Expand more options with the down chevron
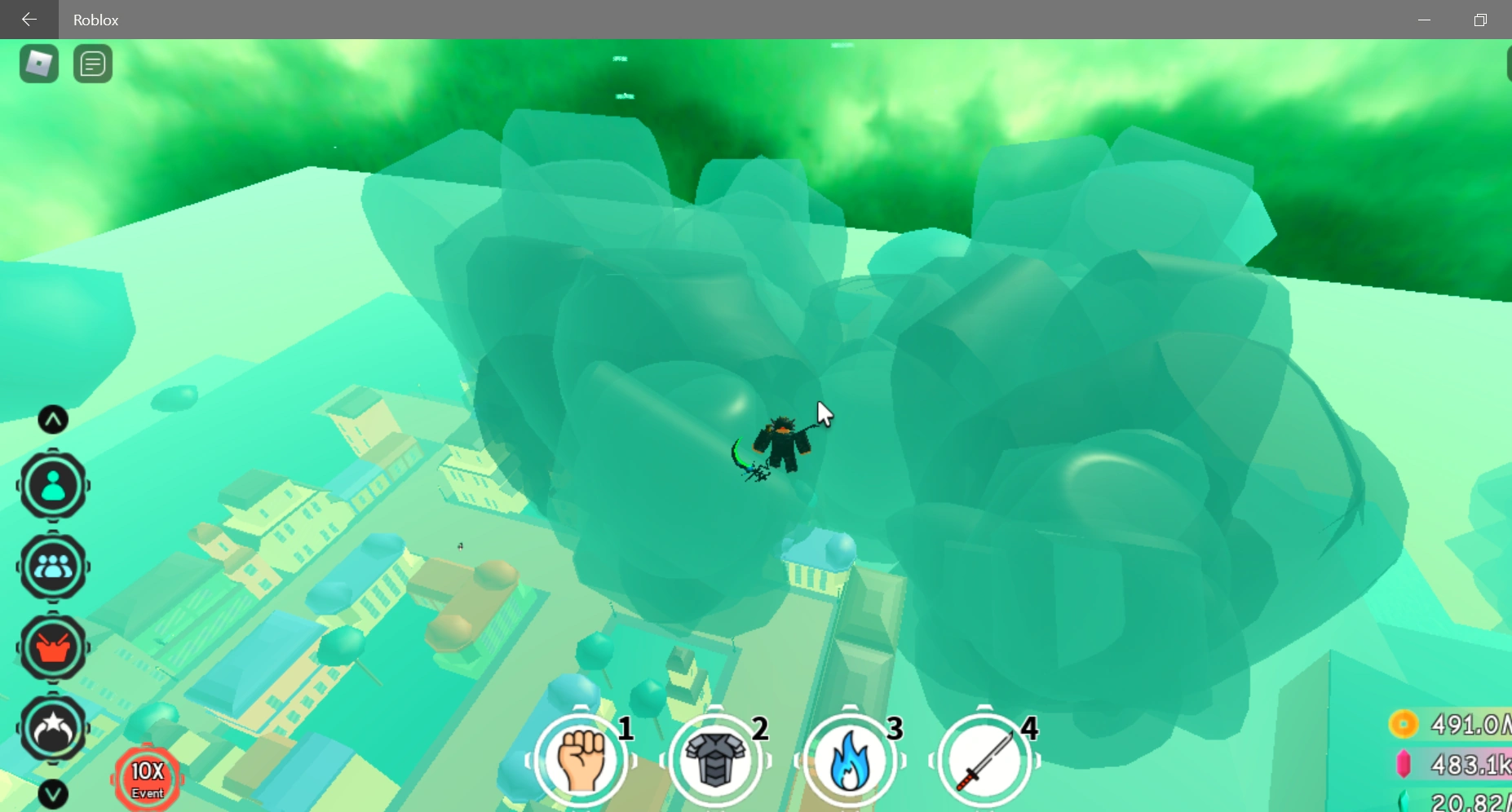Screen dimensions: 1512x812 (x=52, y=795)
